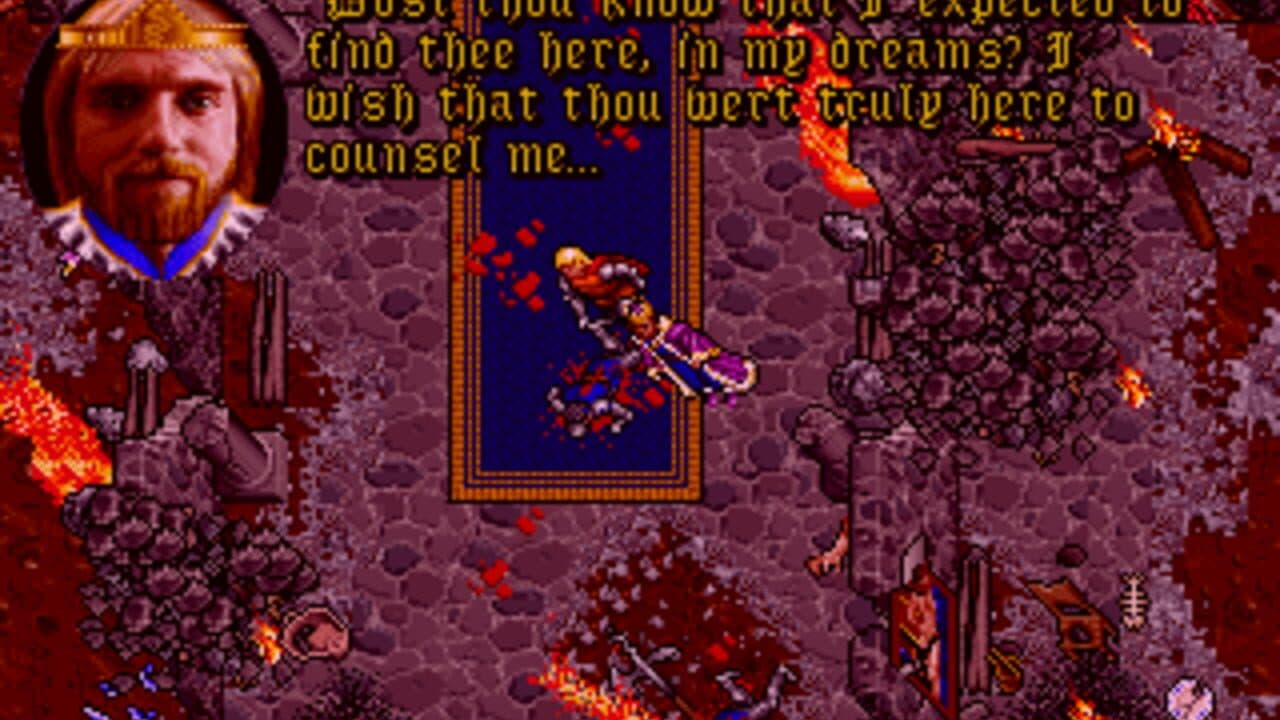1280x720 pixels.
Task: Click the fish skeleton on the floor
Action: [1133, 600]
